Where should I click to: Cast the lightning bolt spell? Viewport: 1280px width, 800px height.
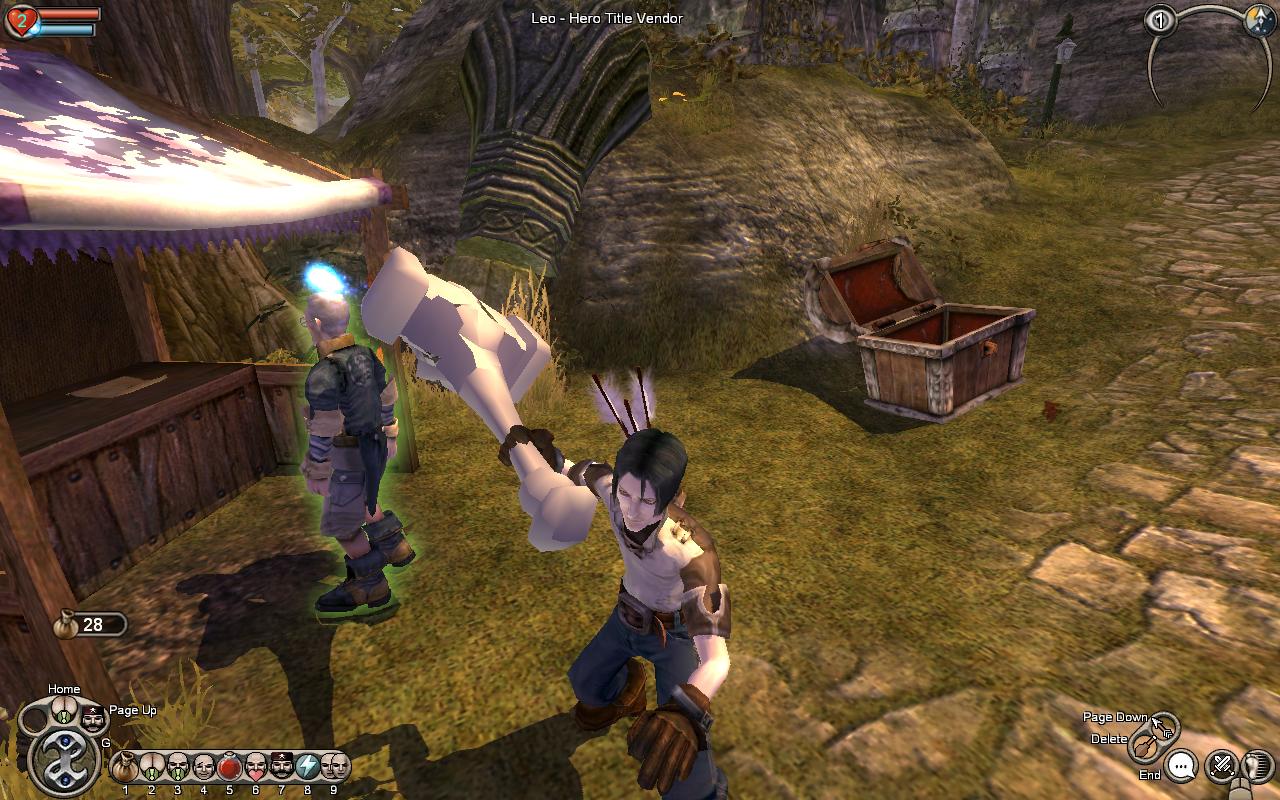click(307, 767)
